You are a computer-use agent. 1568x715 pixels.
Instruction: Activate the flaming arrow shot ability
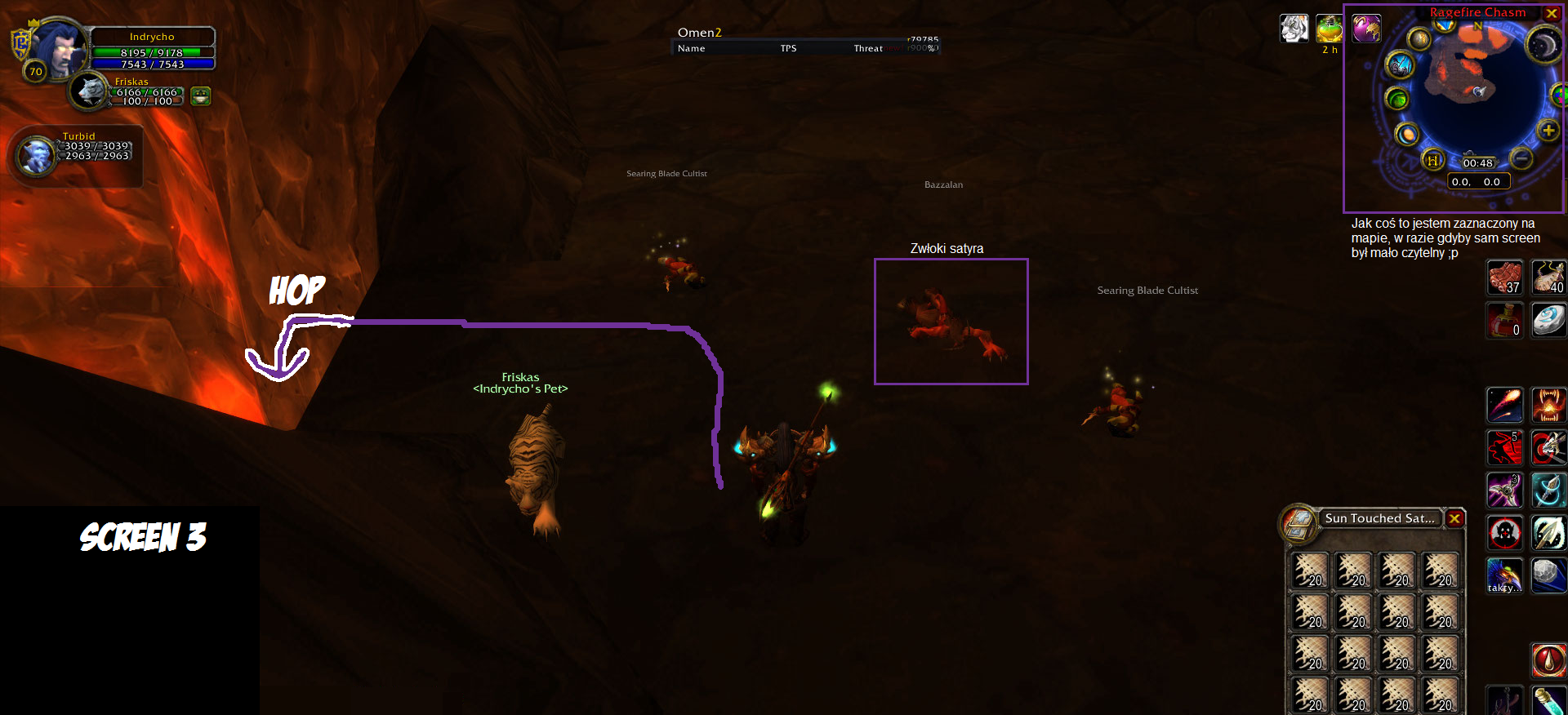pyautogui.click(x=1504, y=405)
